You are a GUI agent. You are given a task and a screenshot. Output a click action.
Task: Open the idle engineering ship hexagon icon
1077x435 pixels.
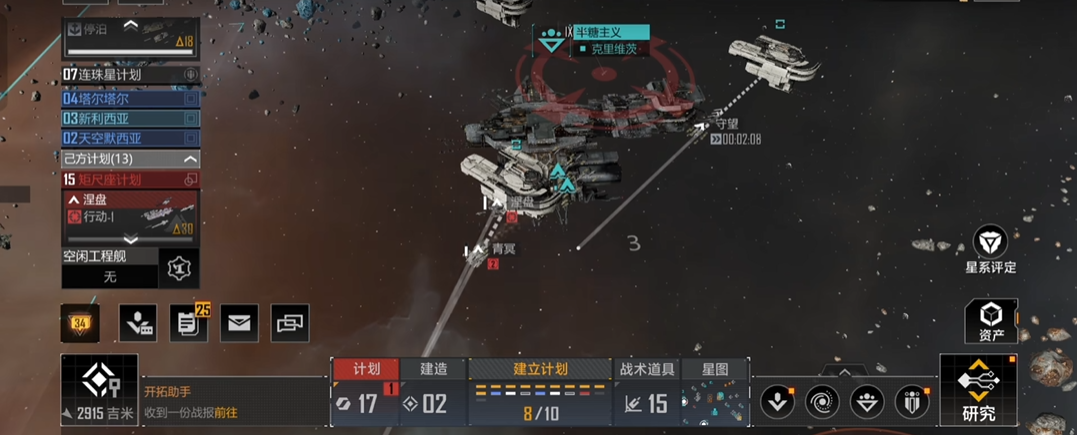coord(180,268)
